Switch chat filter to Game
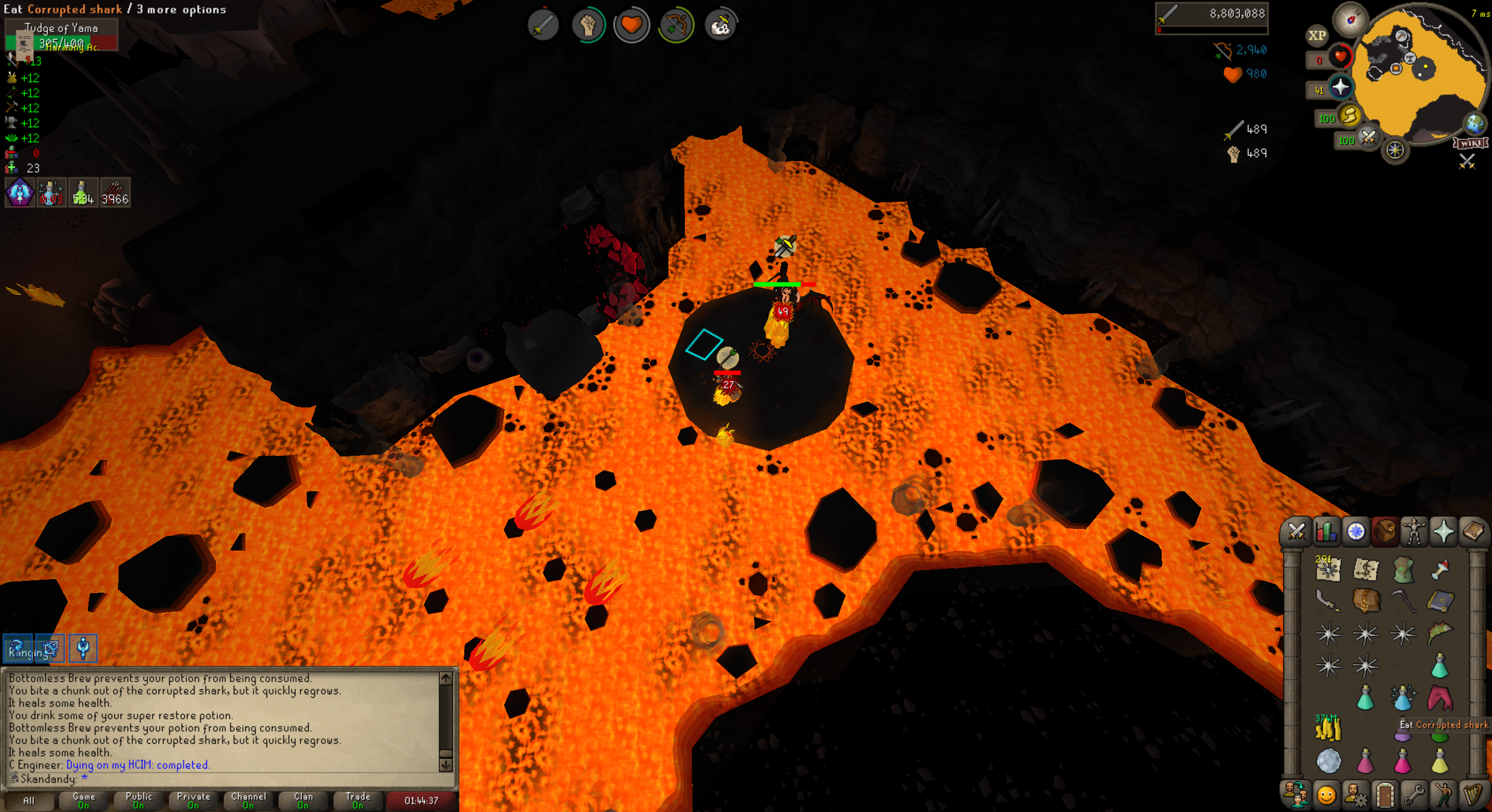The image size is (1492, 812). pyautogui.click(x=84, y=800)
